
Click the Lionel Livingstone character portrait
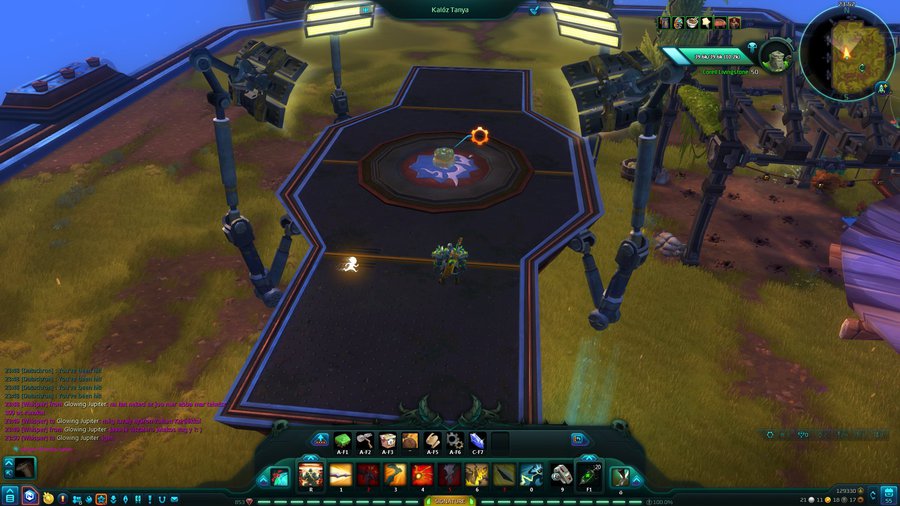click(775, 53)
